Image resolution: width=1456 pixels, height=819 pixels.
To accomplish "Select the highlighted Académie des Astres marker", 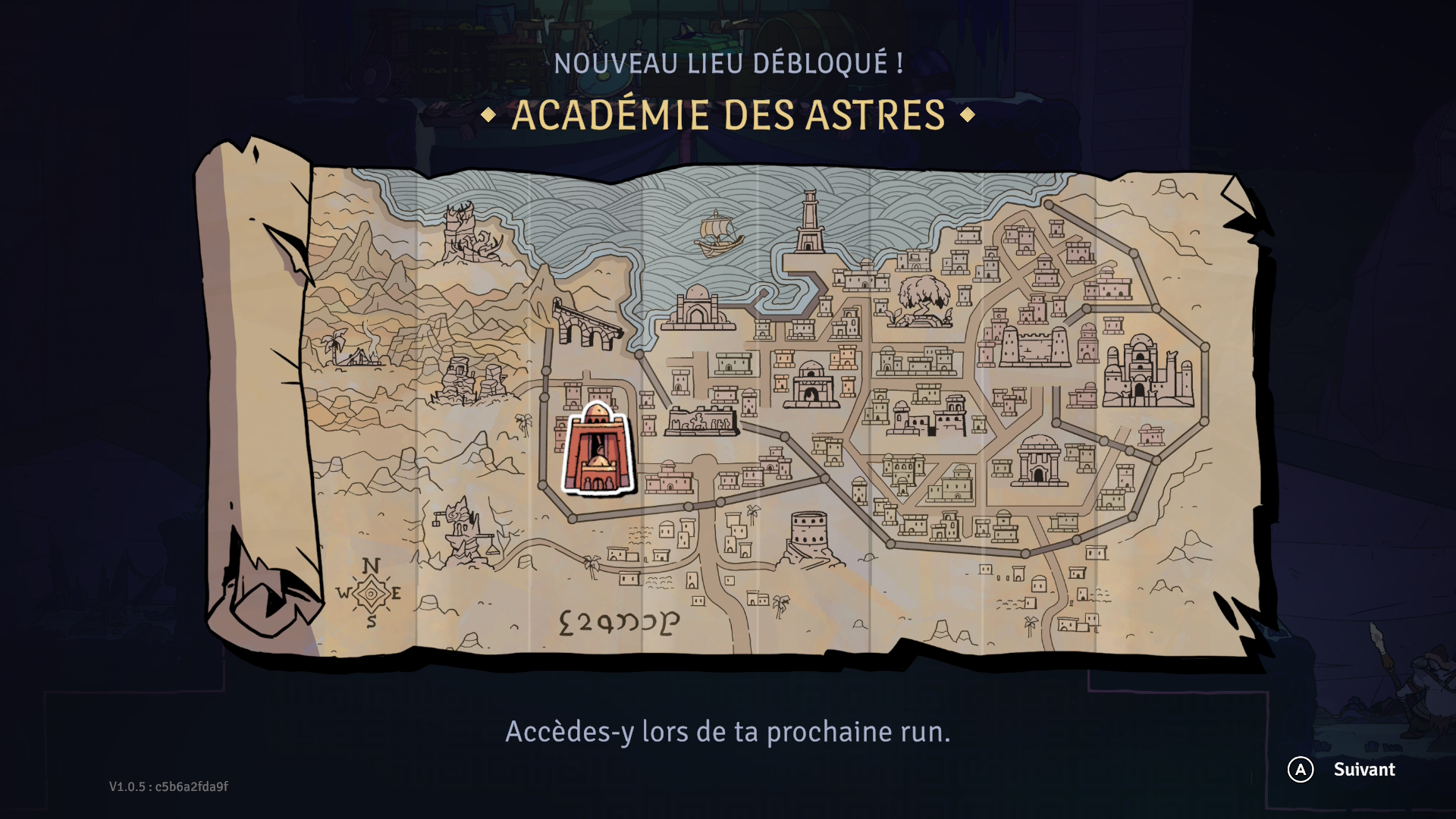I will tap(598, 450).
